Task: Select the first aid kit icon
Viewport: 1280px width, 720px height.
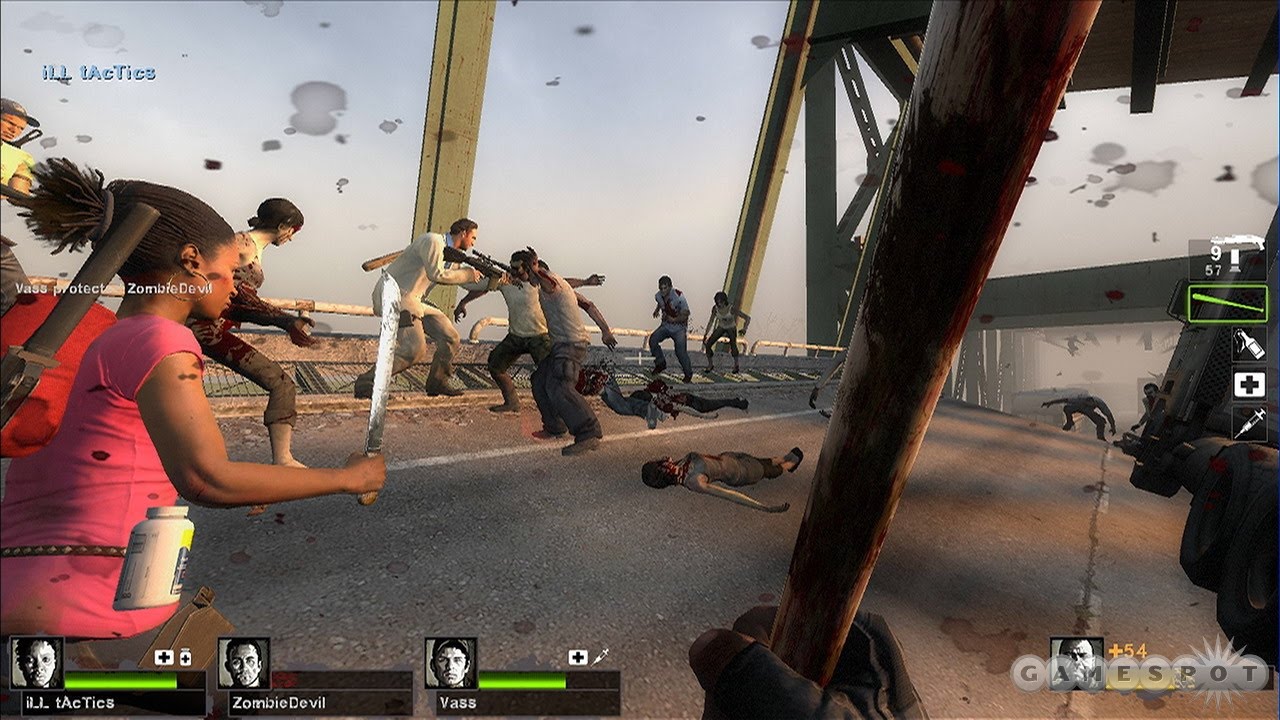Action: [x=1248, y=383]
